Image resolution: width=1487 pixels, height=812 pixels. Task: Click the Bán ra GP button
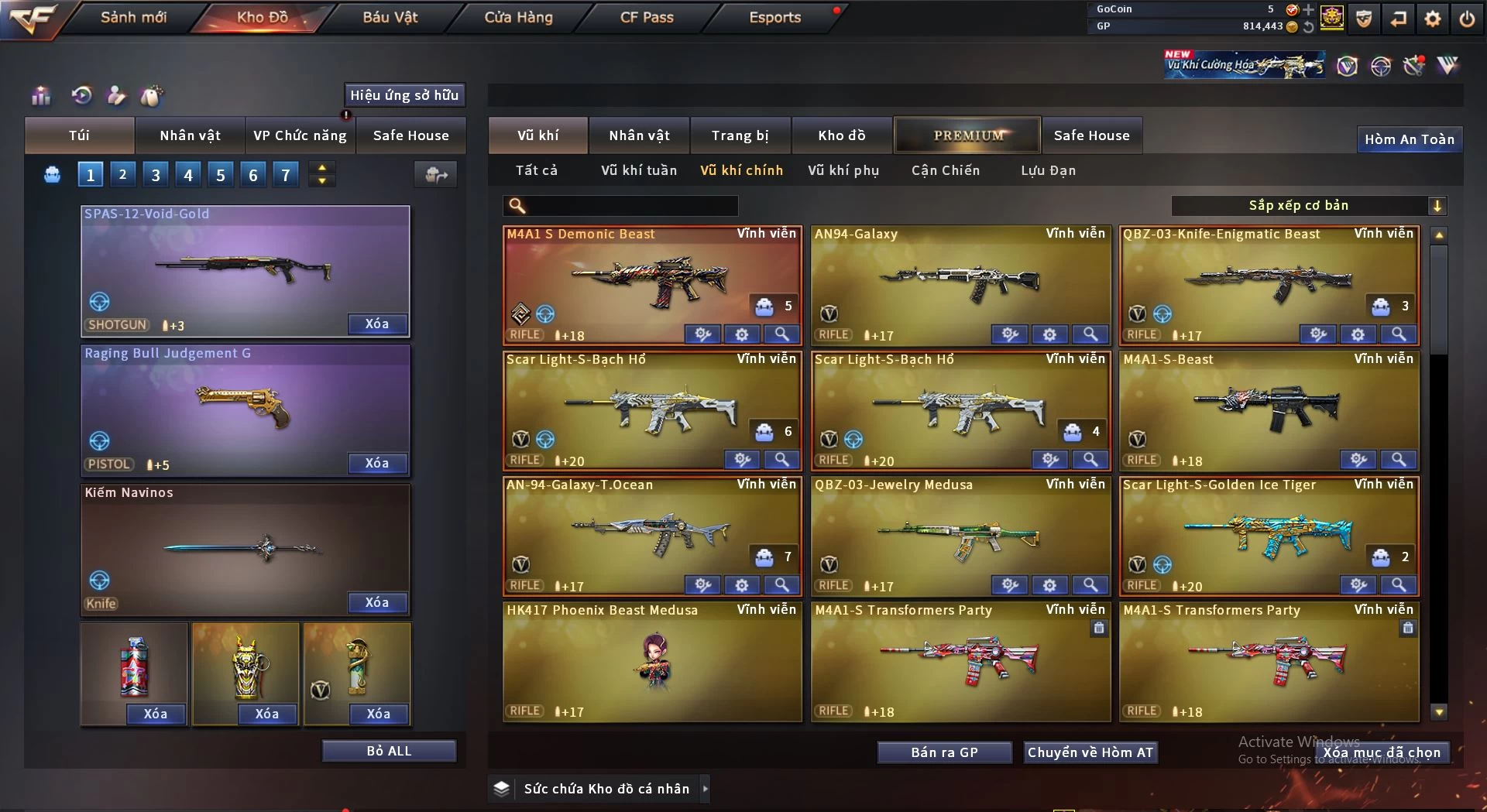click(x=944, y=752)
